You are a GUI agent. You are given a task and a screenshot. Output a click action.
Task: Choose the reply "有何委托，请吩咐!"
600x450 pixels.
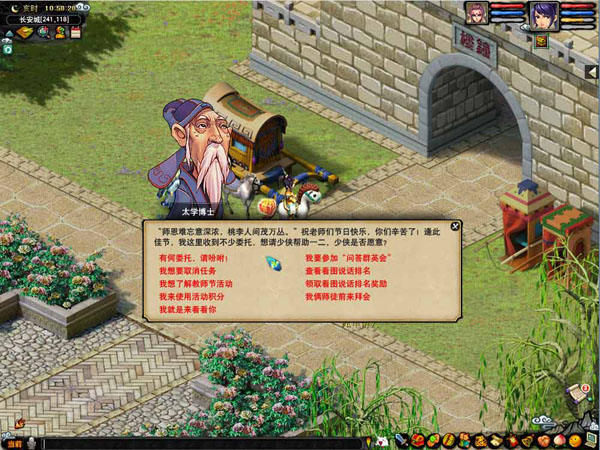coord(193,258)
